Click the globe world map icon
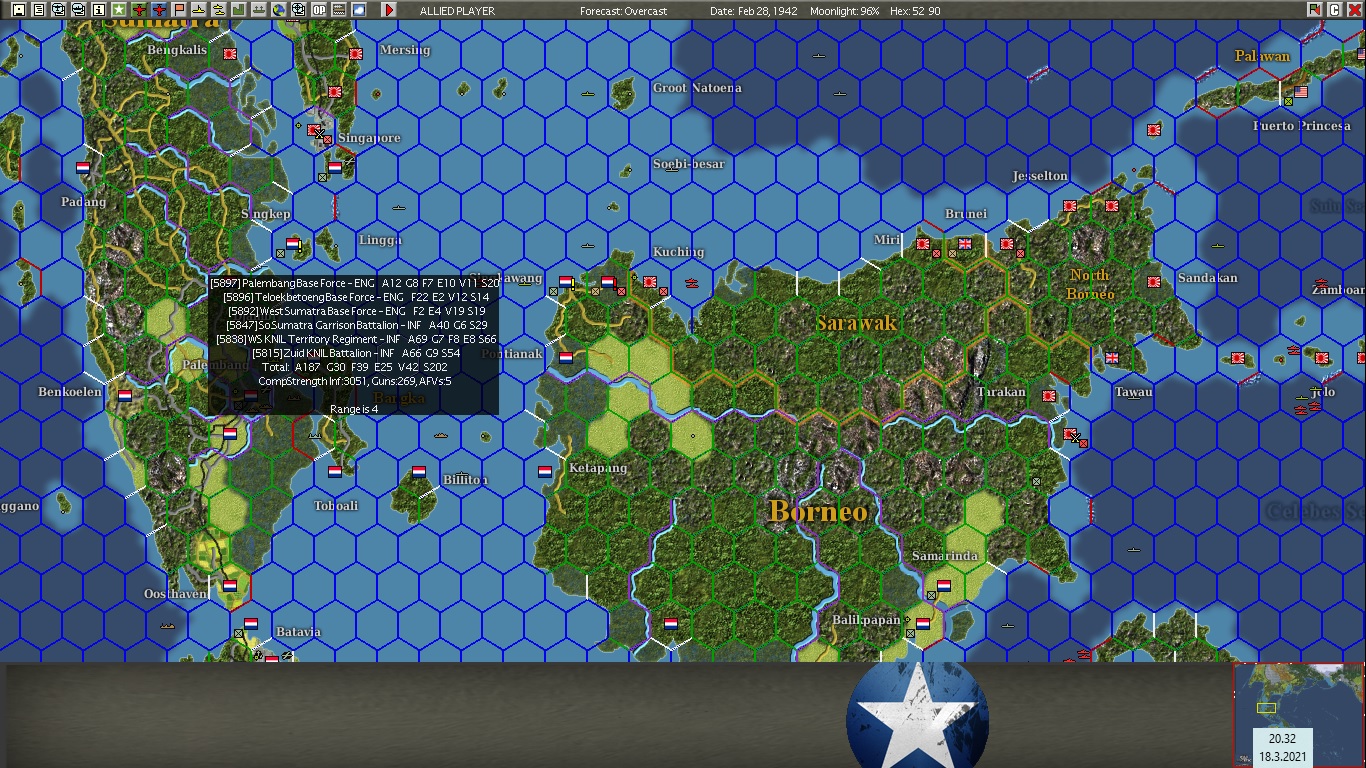Screen dimensions: 1366x768 279,9
